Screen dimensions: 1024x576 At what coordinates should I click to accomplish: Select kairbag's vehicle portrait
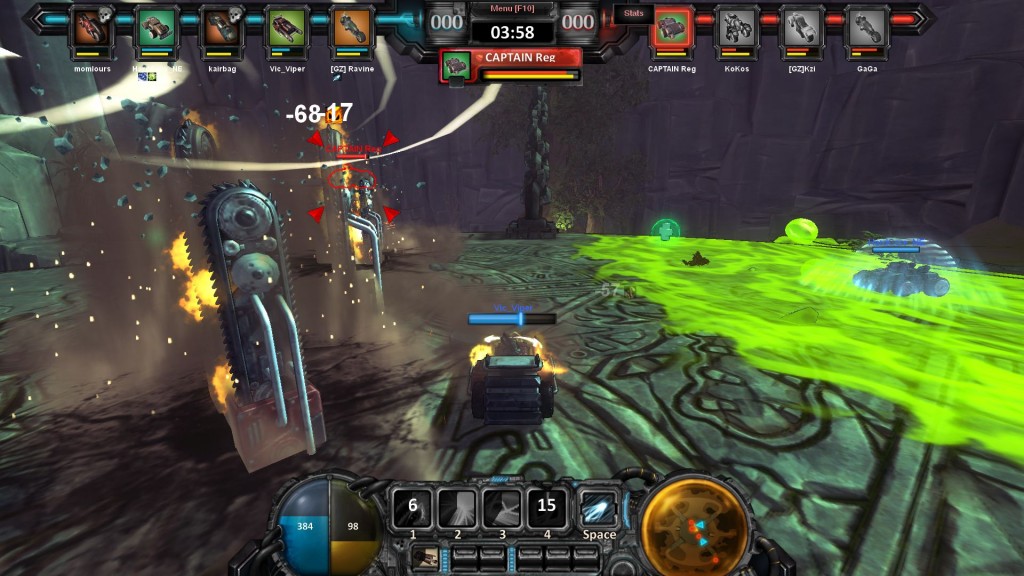(x=221, y=29)
